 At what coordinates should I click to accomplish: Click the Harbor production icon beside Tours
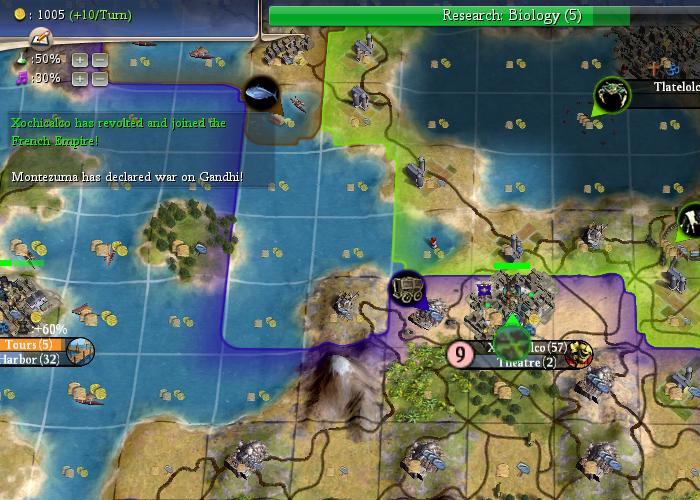point(80,351)
